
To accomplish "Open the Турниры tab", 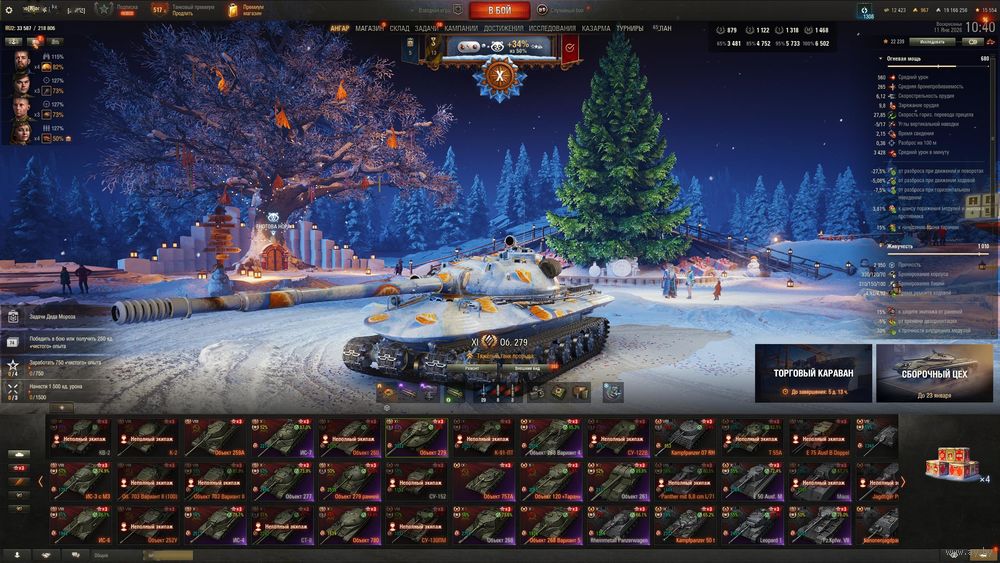I will click(x=630, y=29).
